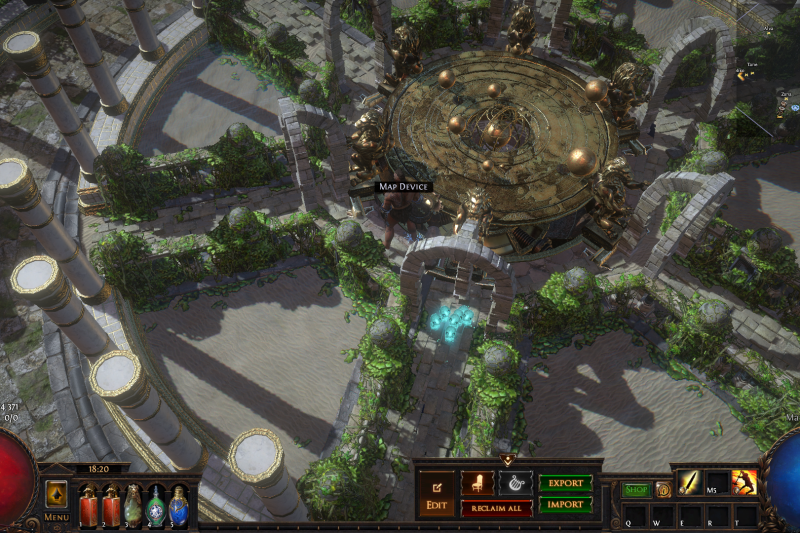Click the gold coin icon beside Shop
The height and width of the screenshot is (533, 800).
[663, 490]
